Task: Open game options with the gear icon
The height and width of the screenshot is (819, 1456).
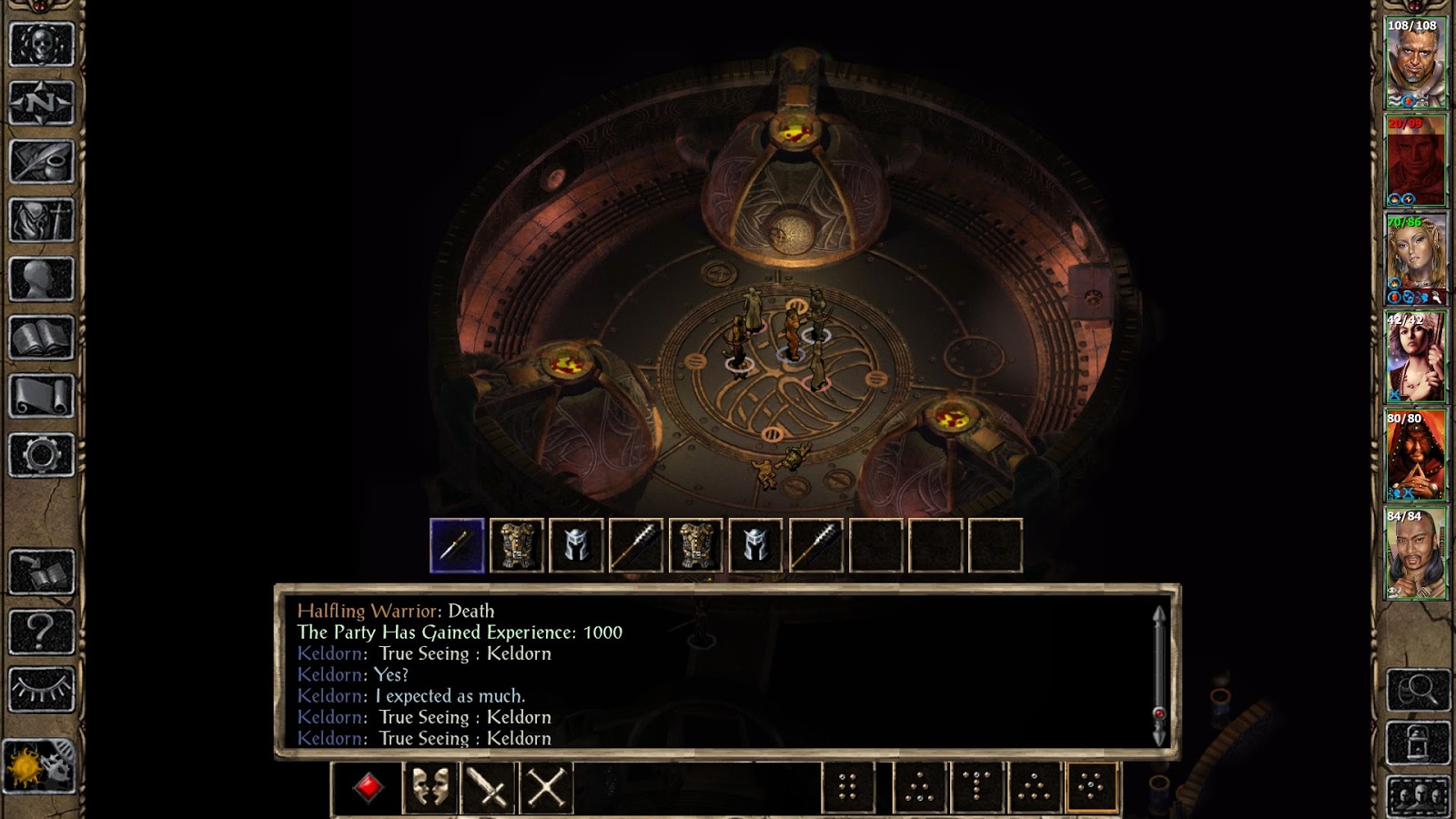Action: coord(41,455)
